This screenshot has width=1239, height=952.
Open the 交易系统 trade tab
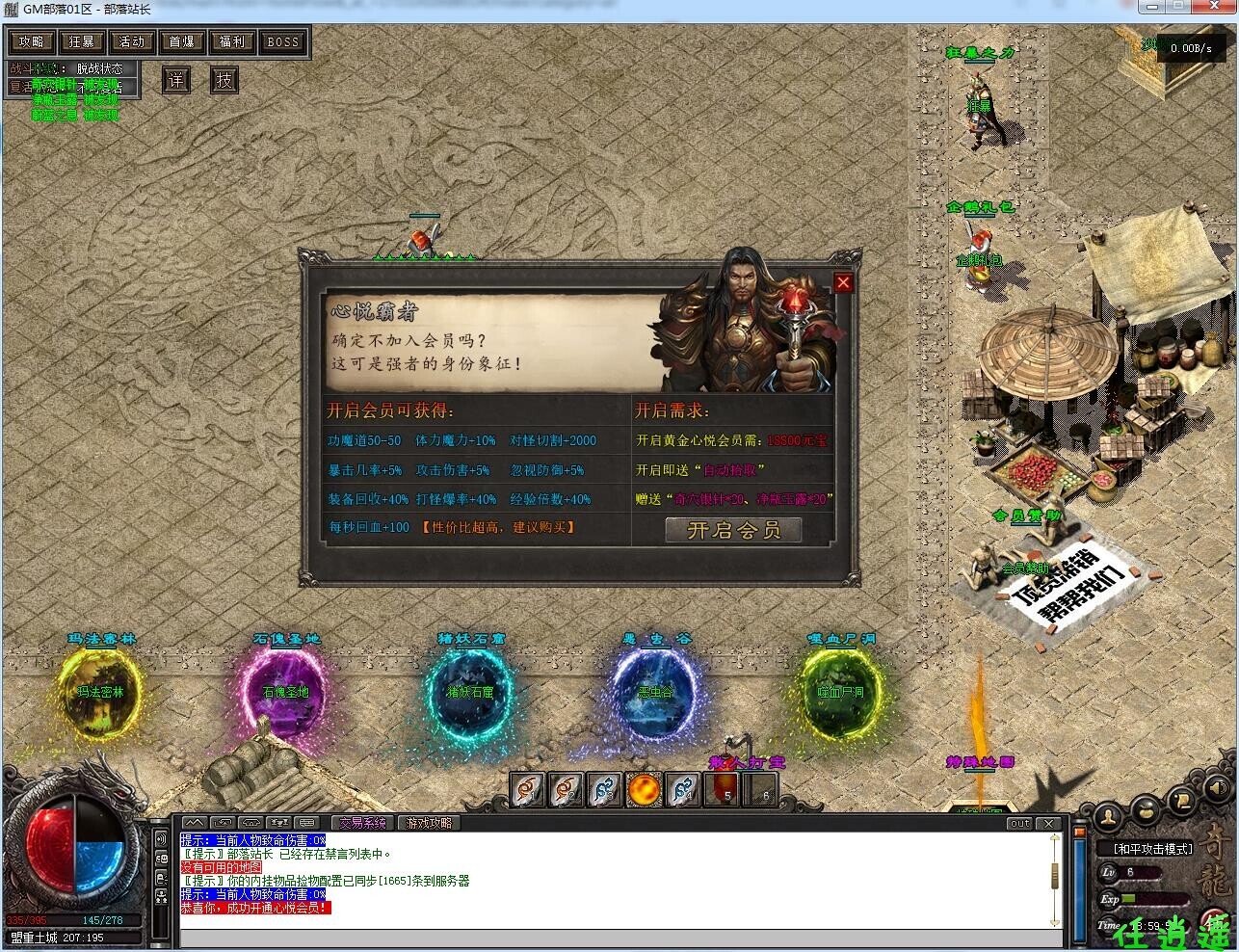362,823
